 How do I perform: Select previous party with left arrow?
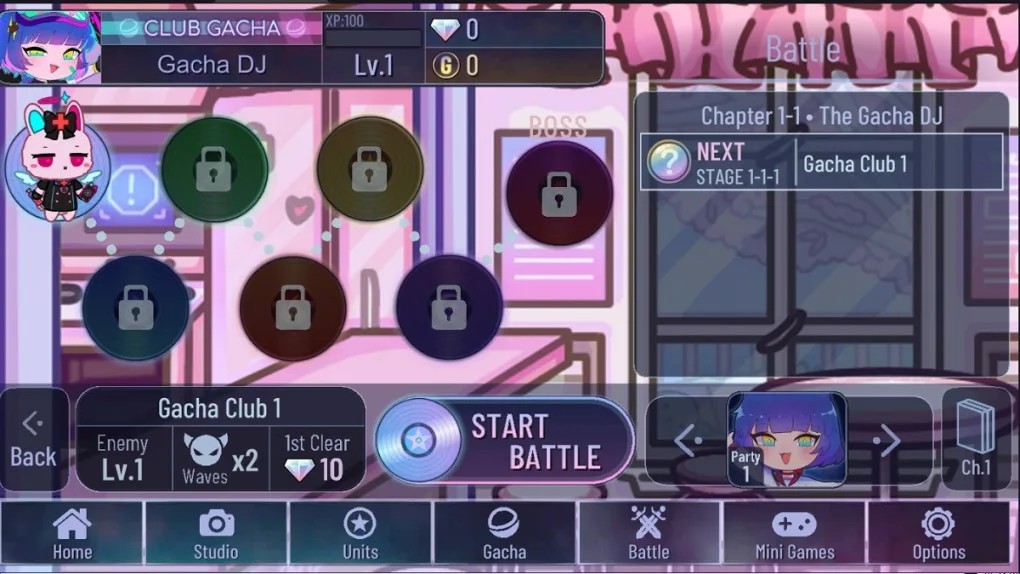tap(685, 440)
